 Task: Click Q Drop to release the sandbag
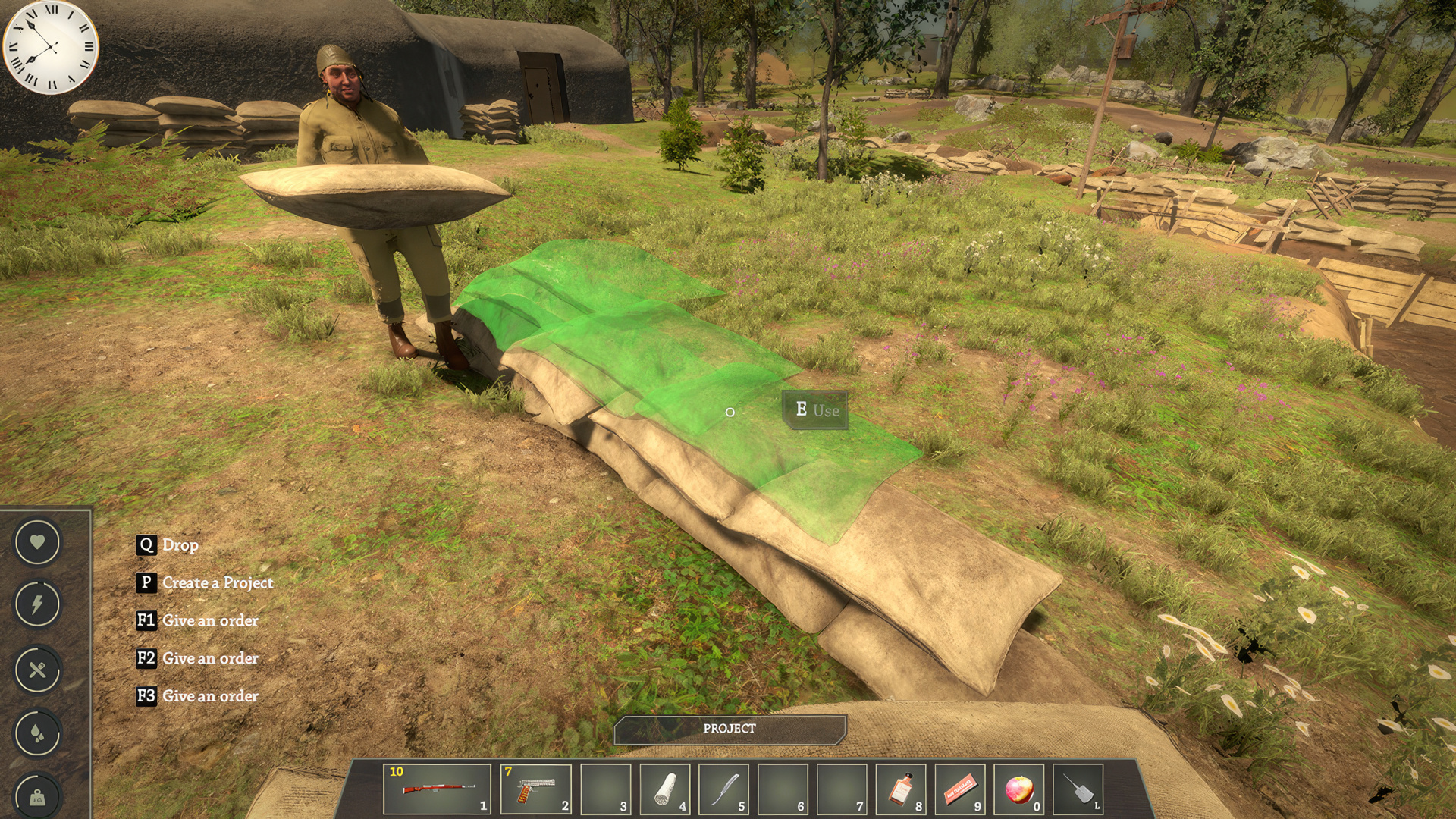tap(167, 544)
